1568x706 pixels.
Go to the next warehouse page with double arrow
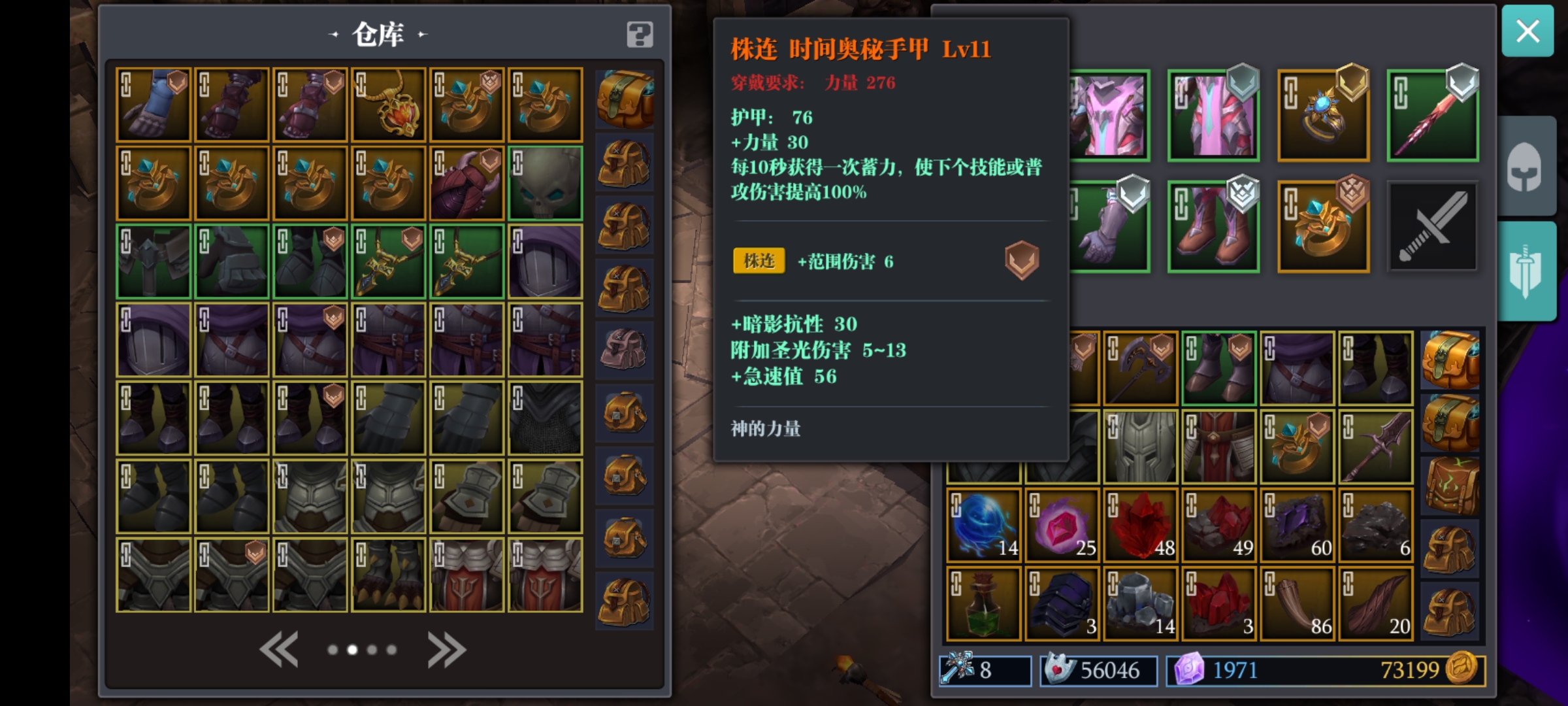tap(446, 648)
